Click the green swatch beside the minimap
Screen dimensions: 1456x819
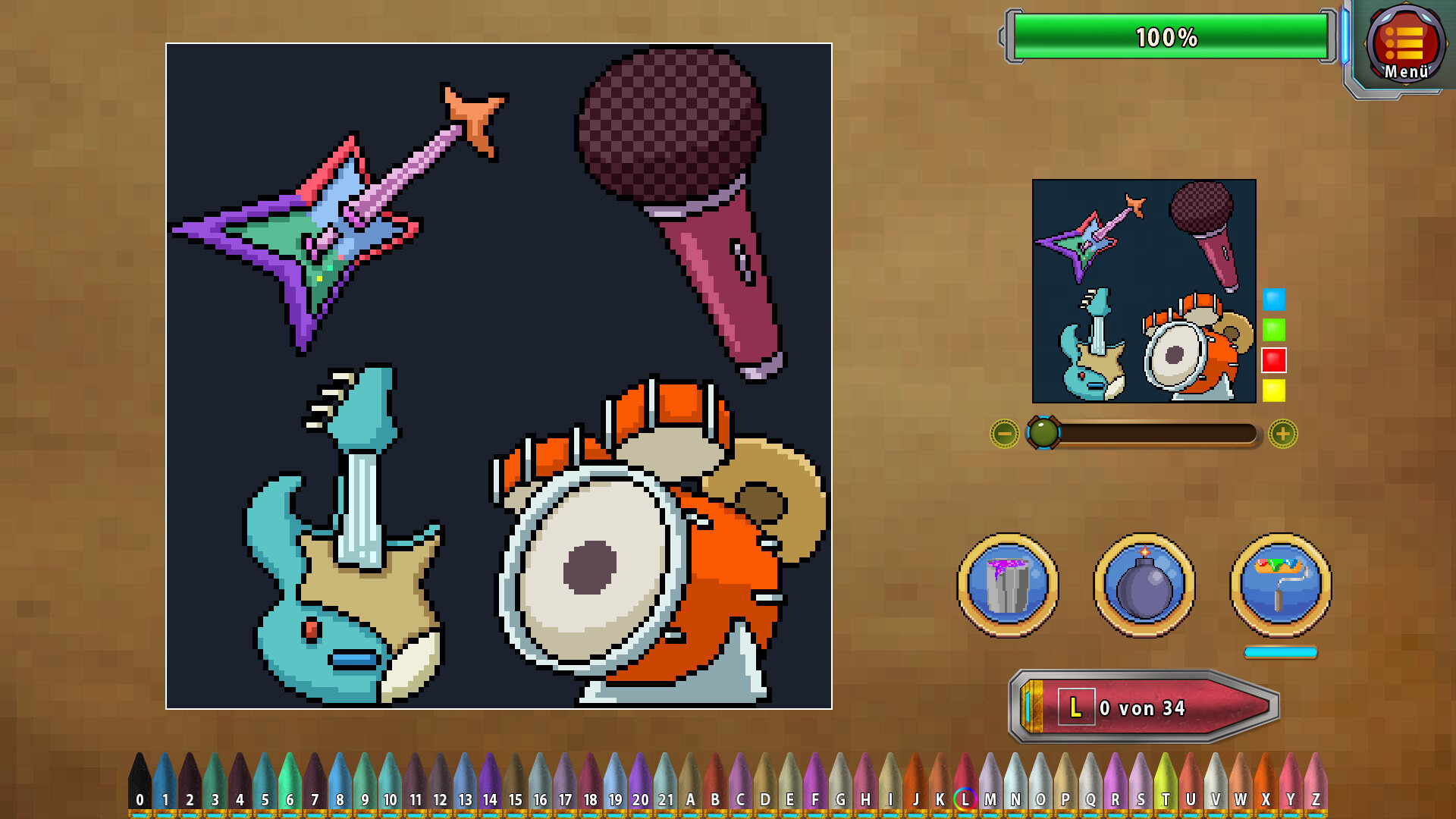1273,331
